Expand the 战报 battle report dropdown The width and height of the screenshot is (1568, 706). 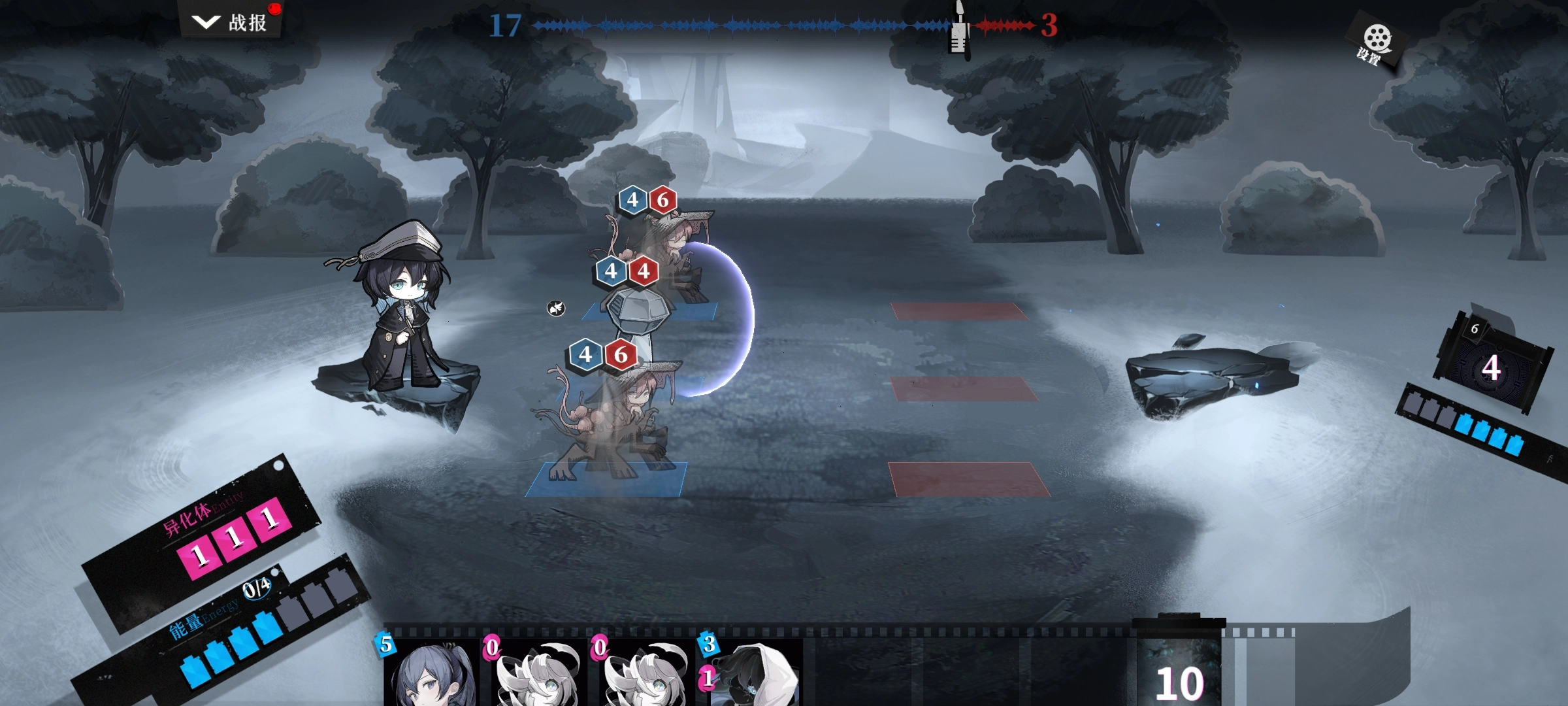click(x=230, y=22)
